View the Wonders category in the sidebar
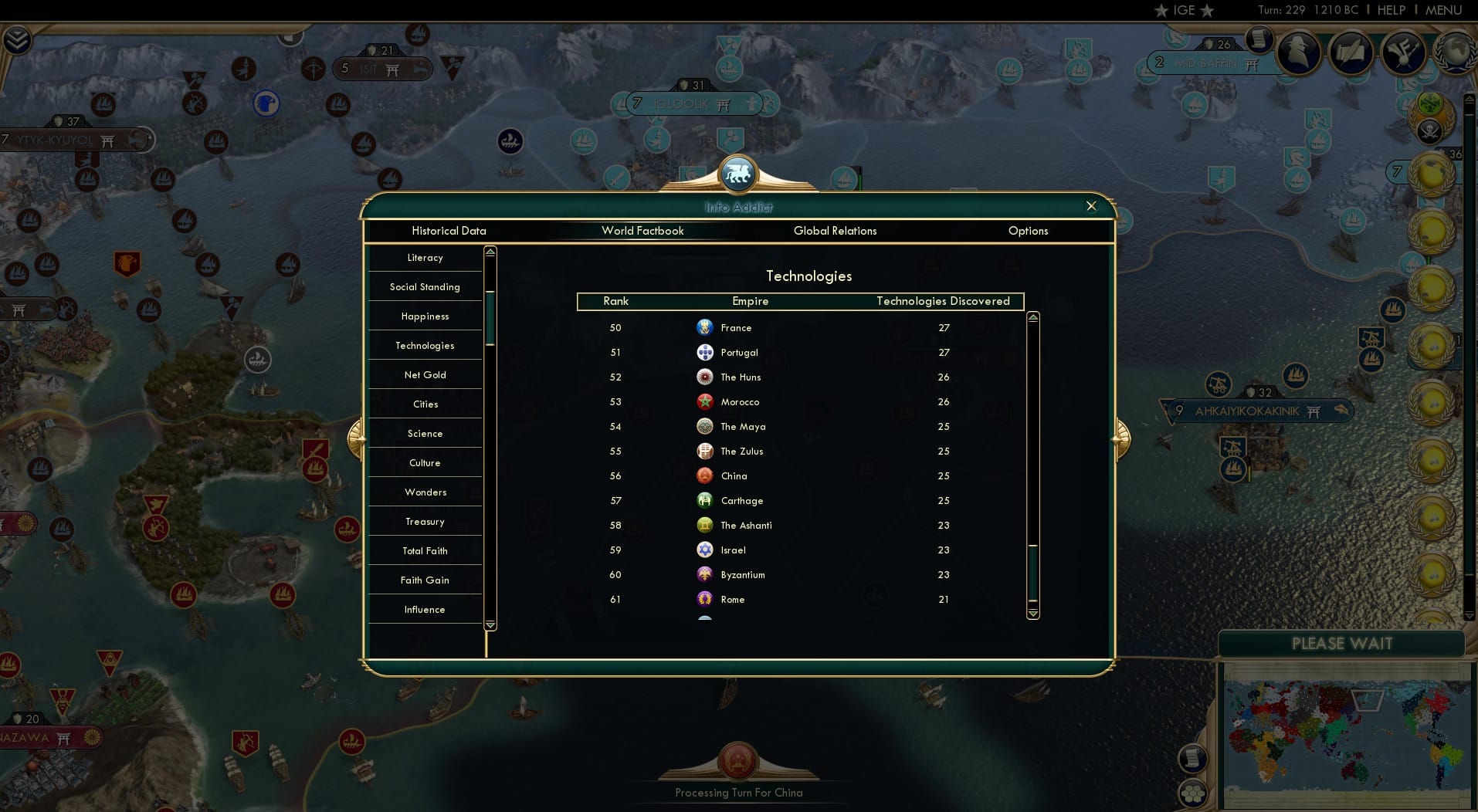Image resolution: width=1478 pixels, height=812 pixels. click(x=425, y=492)
